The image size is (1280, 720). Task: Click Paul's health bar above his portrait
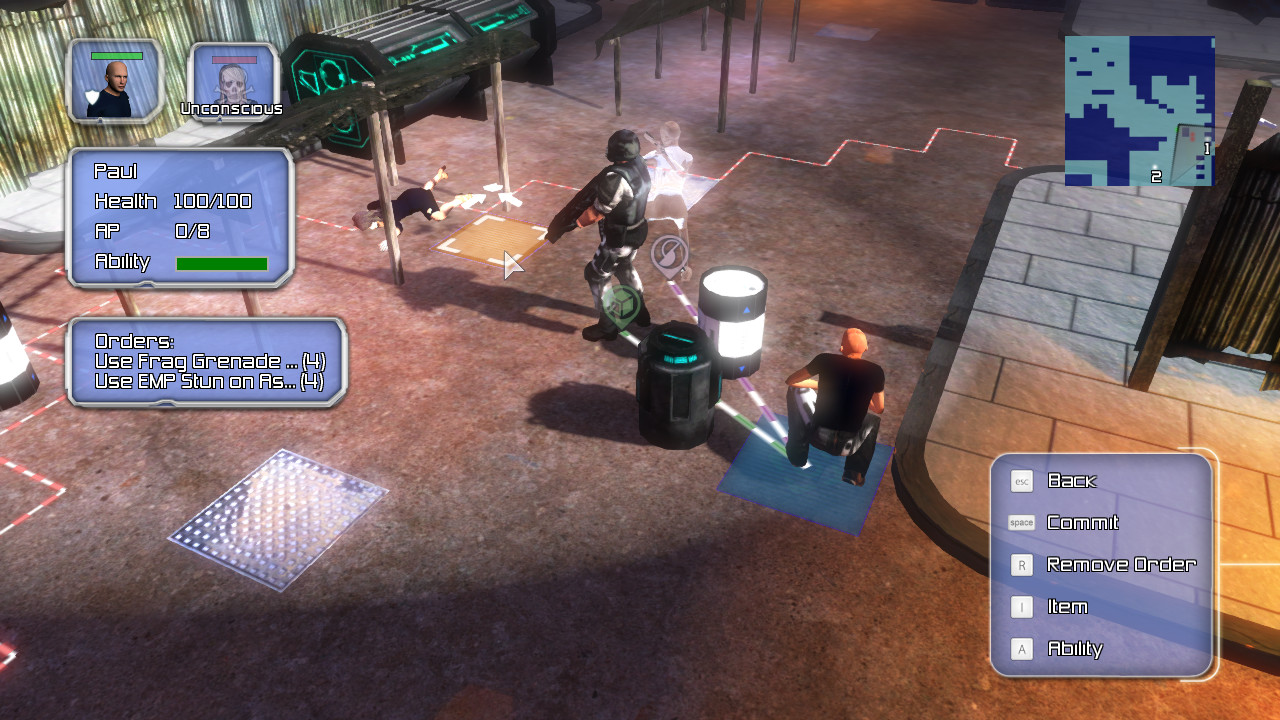click(x=117, y=55)
